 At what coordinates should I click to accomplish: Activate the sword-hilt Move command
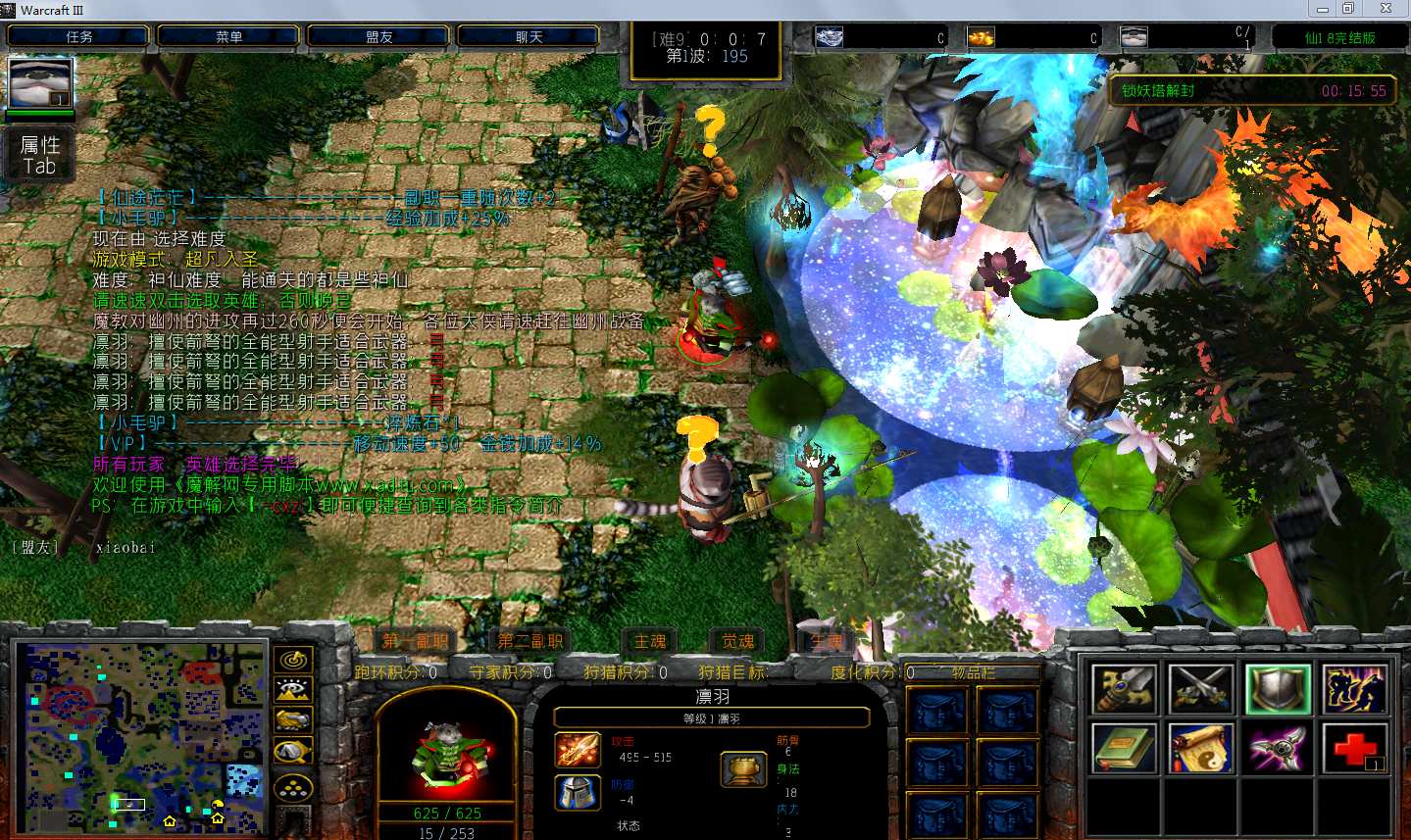(1124, 689)
